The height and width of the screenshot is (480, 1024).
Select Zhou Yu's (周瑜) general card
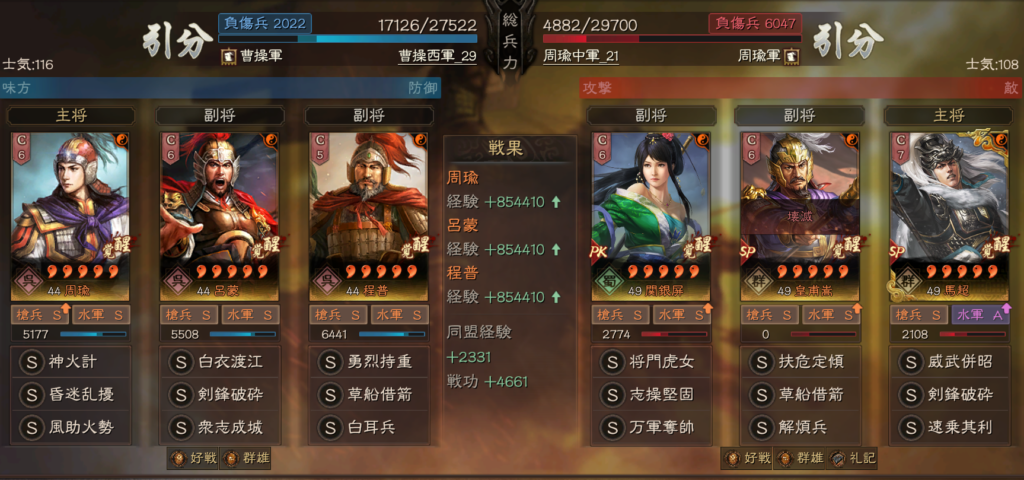click(70, 215)
